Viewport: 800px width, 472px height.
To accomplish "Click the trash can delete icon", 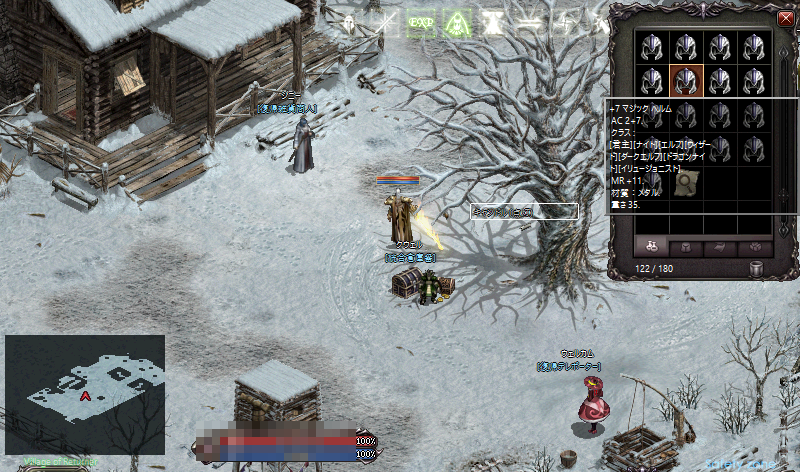I will point(757,268).
